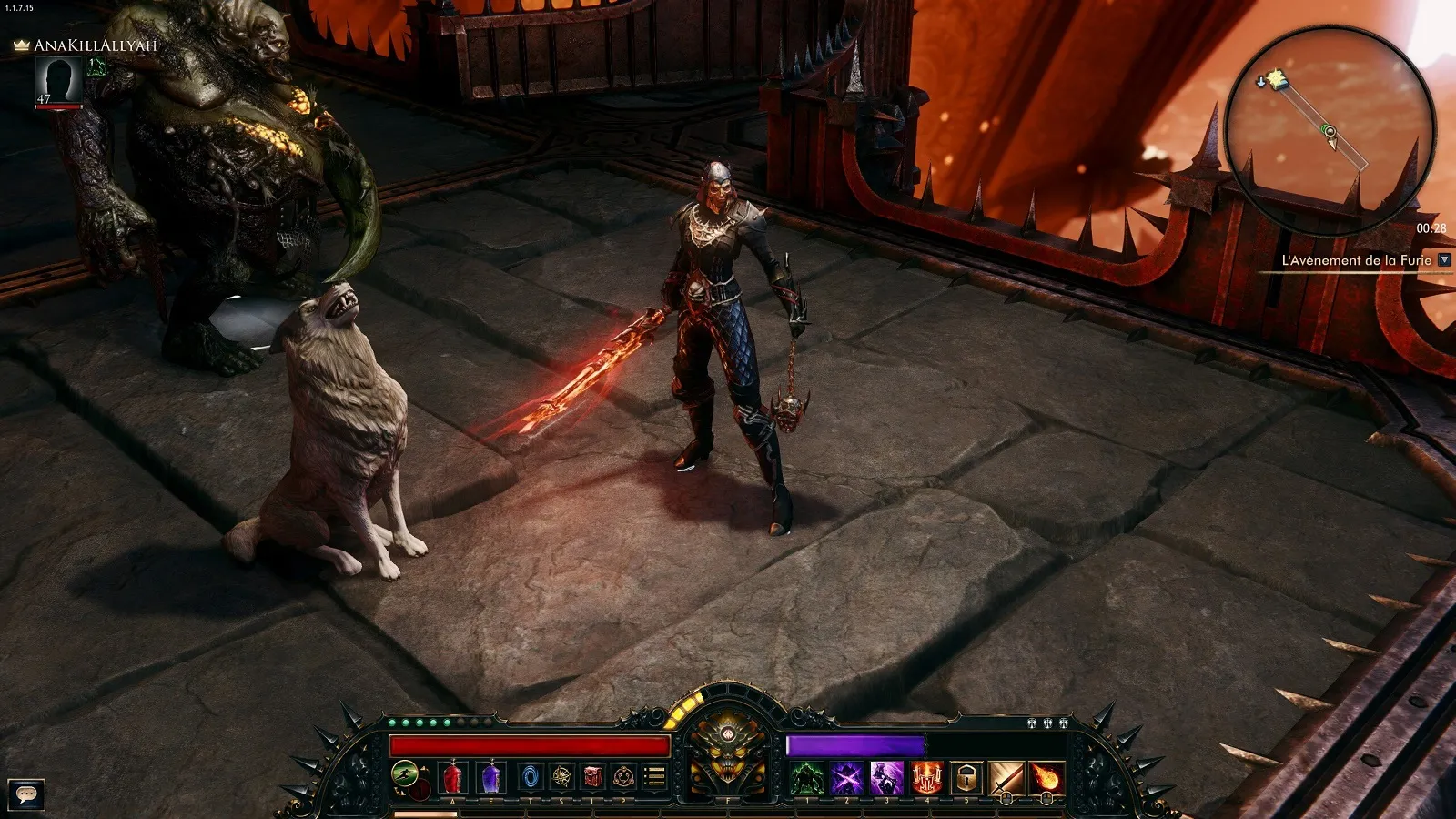Open the circular minimap
1456x819 pixels.
[1329, 129]
